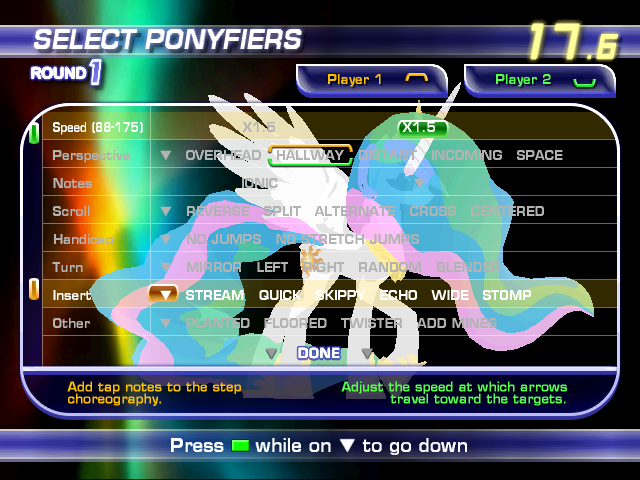Image resolution: width=640 pixels, height=480 pixels.
Task: Choose the BLENDER turn modifier
Action: tap(468, 267)
